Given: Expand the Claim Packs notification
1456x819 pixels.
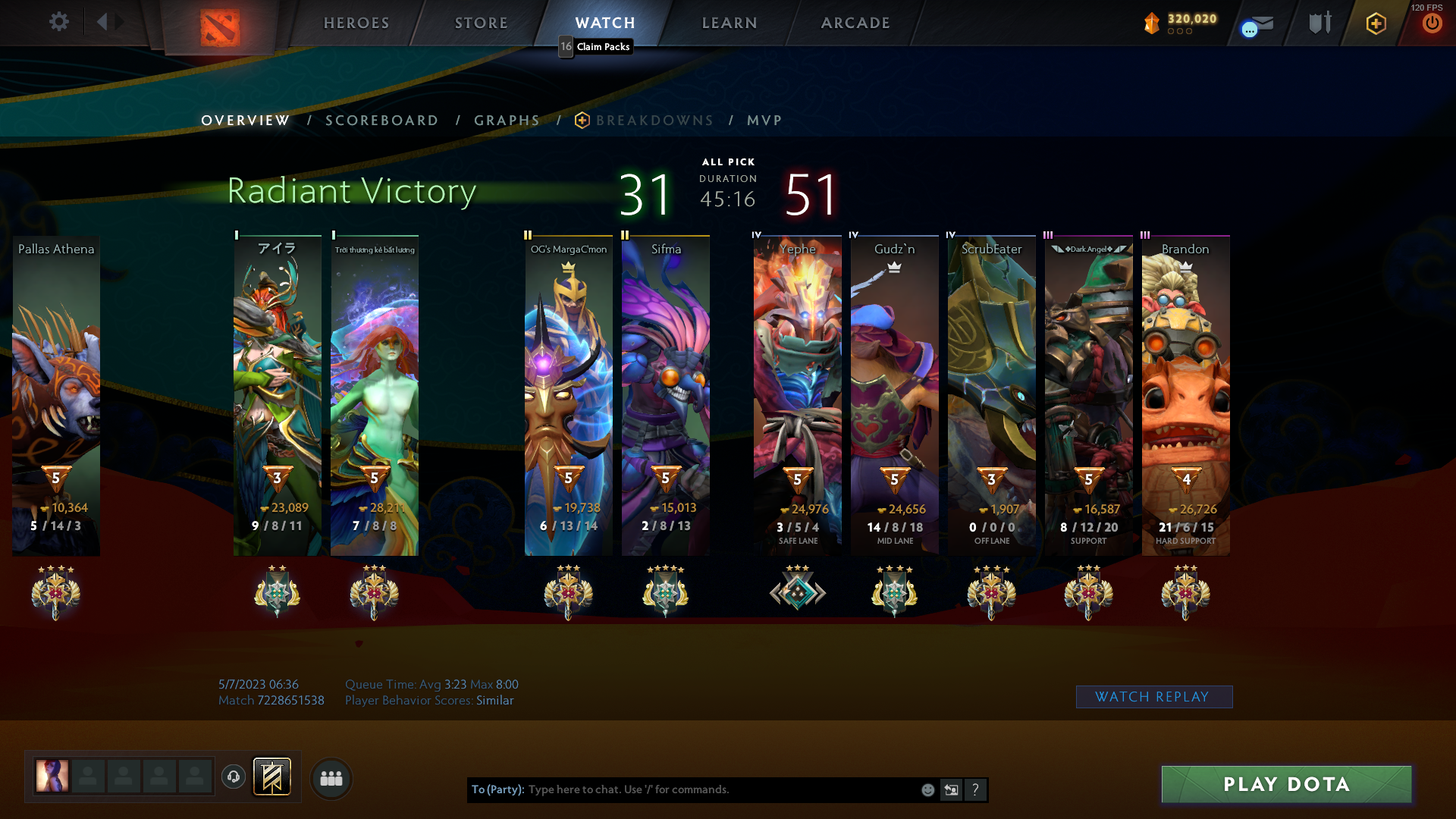Looking at the screenshot, I should [595, 46].
